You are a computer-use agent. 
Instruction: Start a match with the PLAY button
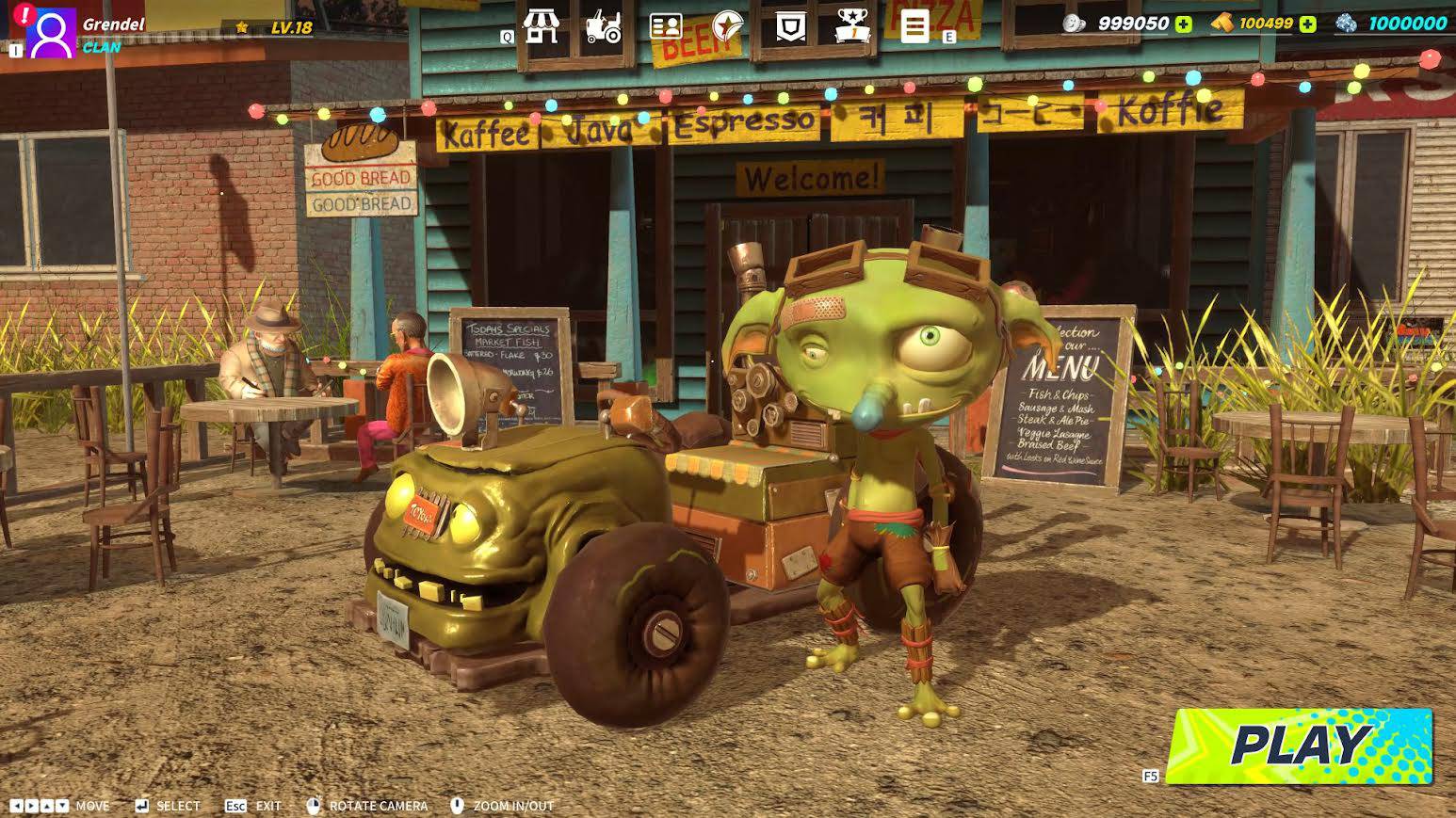pos(1300,746)
